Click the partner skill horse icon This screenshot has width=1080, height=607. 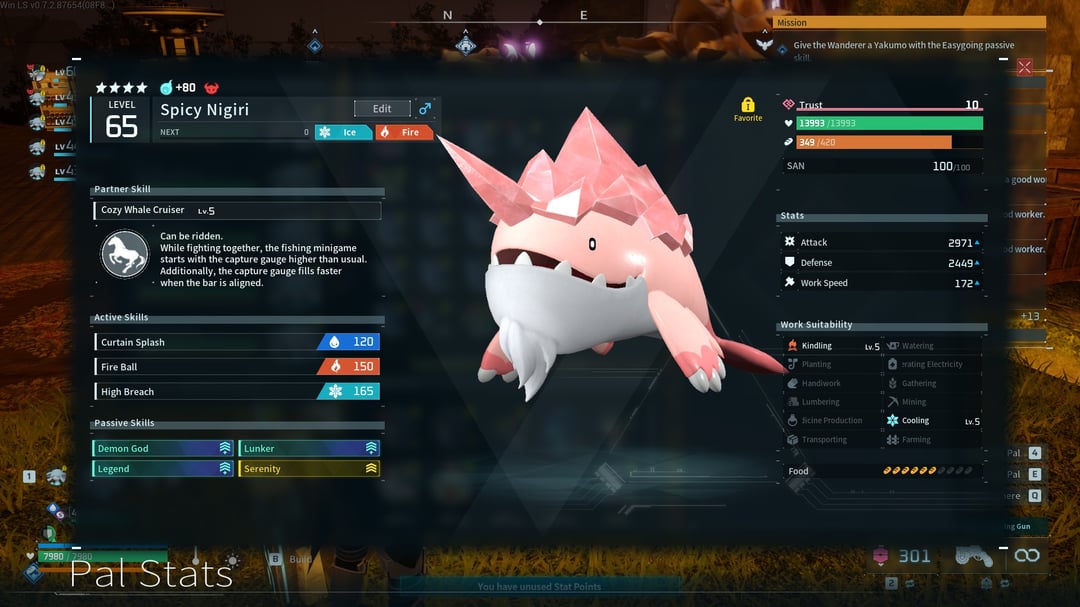click(125, 254)
